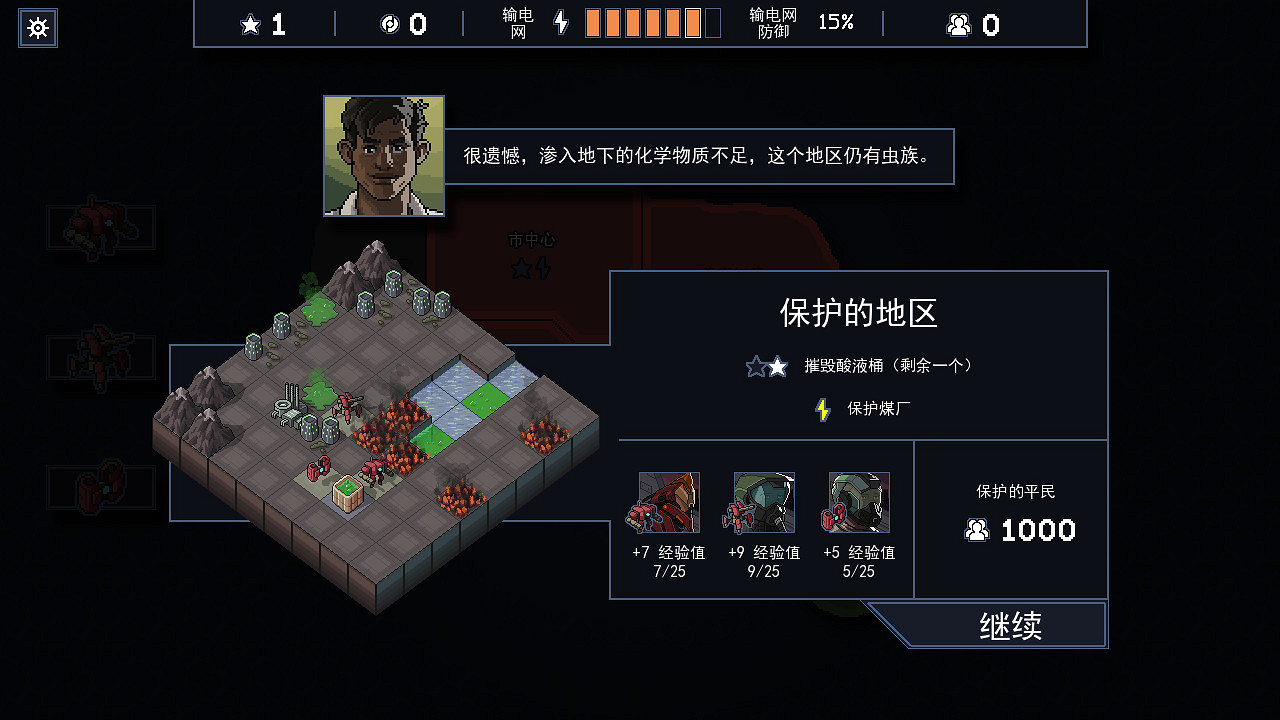Click the civilian icon next to 1000
The height and width of the screenshot is (720, 1280).
point(977,530)
